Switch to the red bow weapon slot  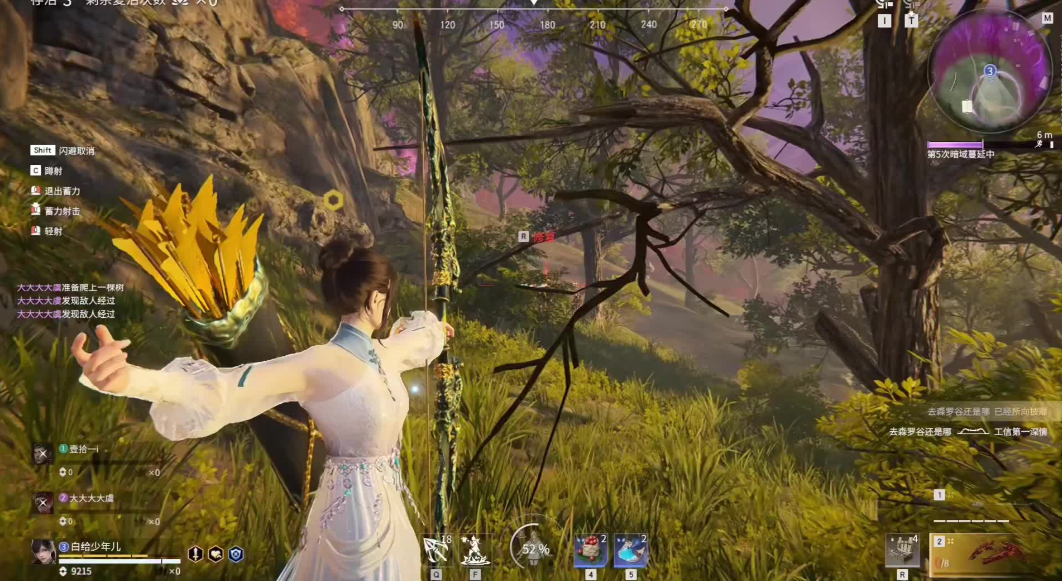pos(988,555)
